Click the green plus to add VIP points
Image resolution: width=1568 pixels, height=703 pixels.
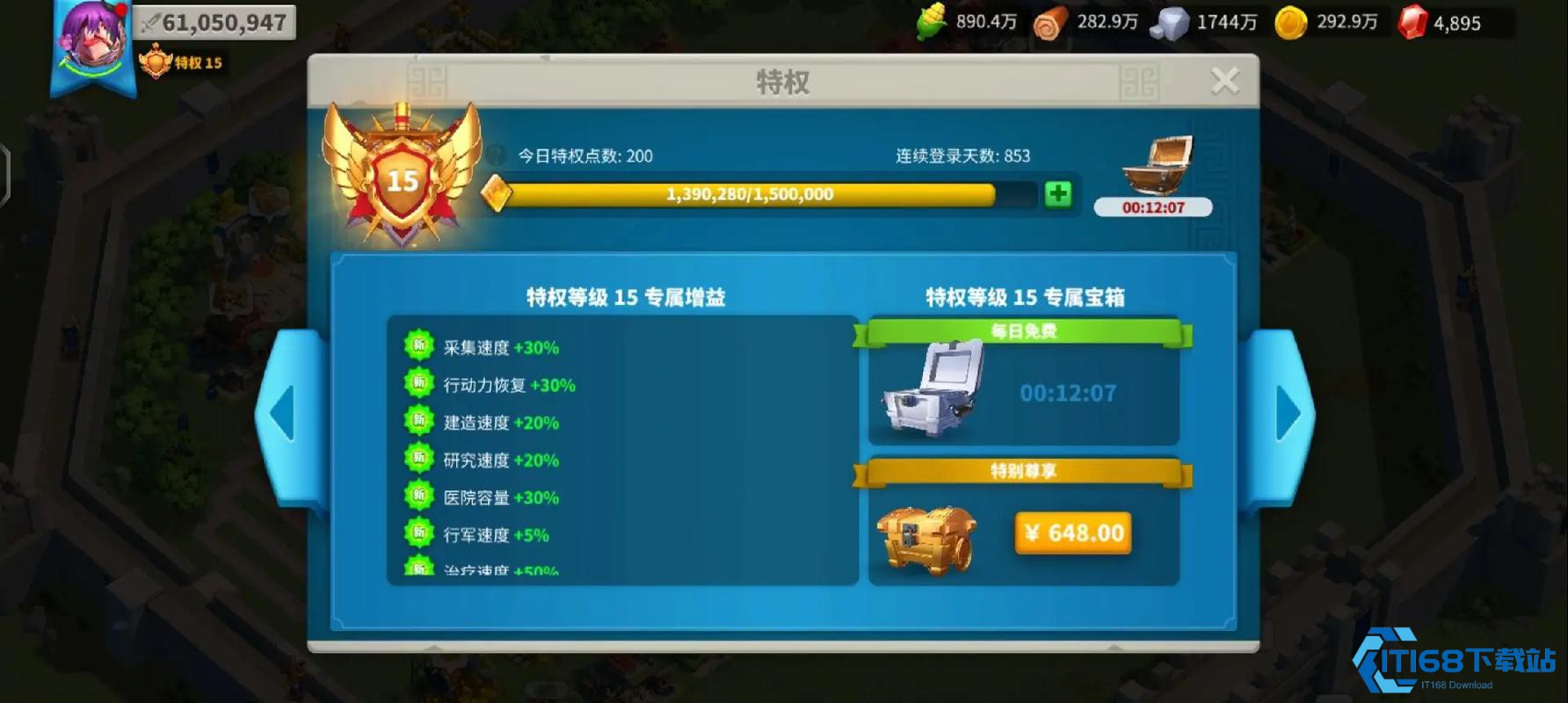1057,193
